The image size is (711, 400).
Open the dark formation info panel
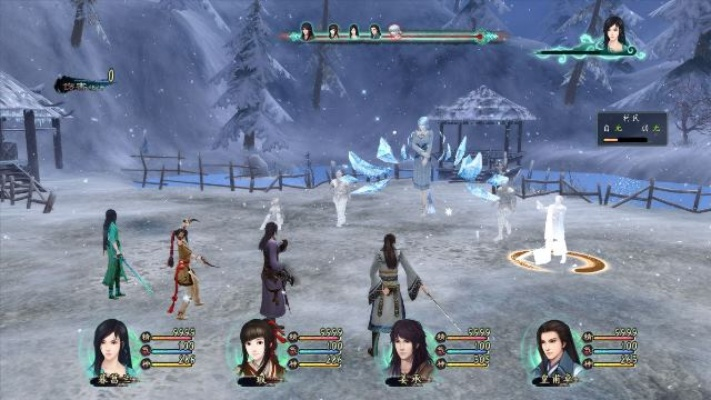(631, 127)
